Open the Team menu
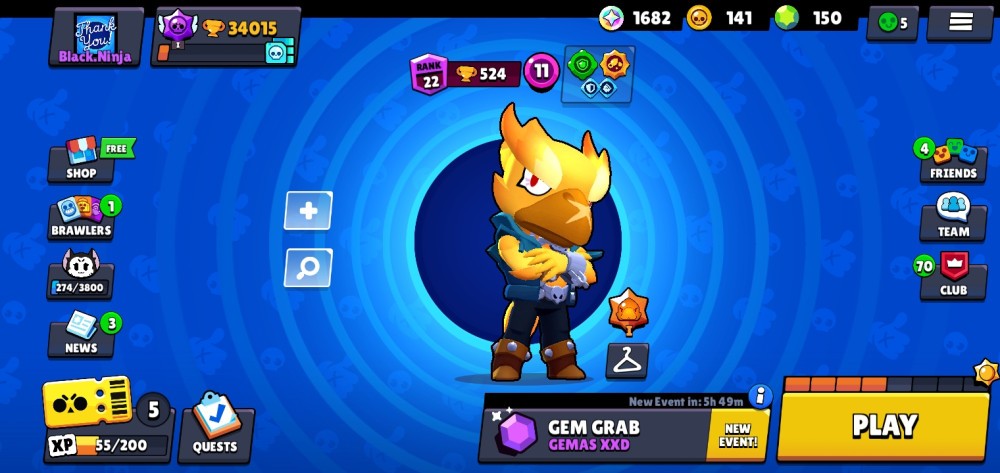 (952, 217)
